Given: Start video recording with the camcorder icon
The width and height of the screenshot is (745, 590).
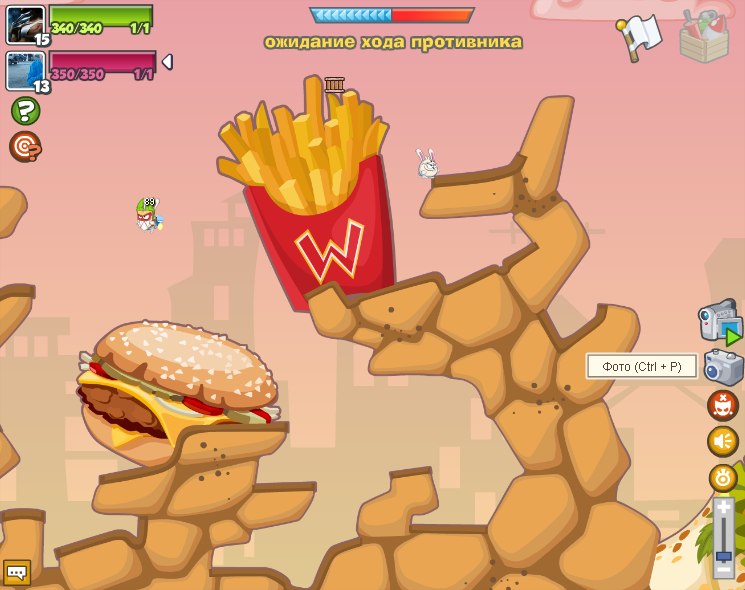Looking at the screenshot, I should pos(720,322).
